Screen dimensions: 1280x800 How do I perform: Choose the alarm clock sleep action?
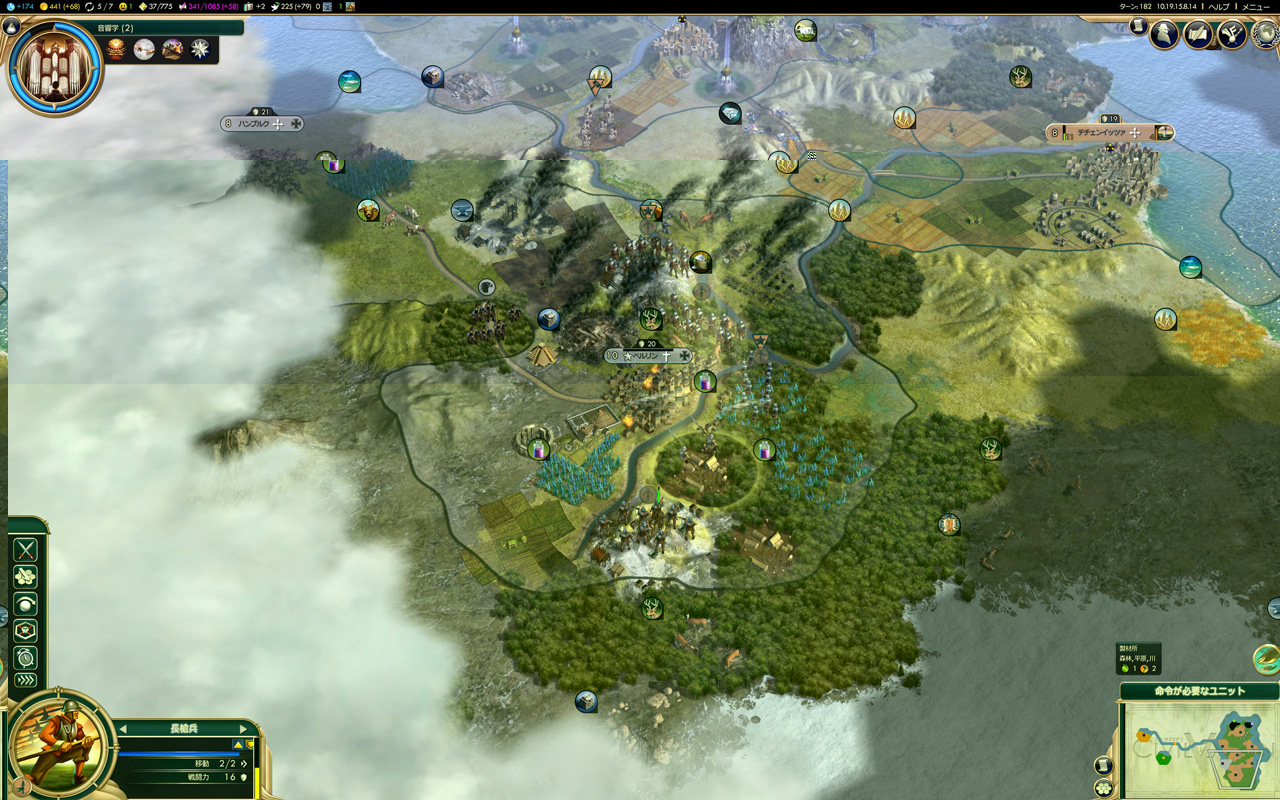click(x=25, y=657)
